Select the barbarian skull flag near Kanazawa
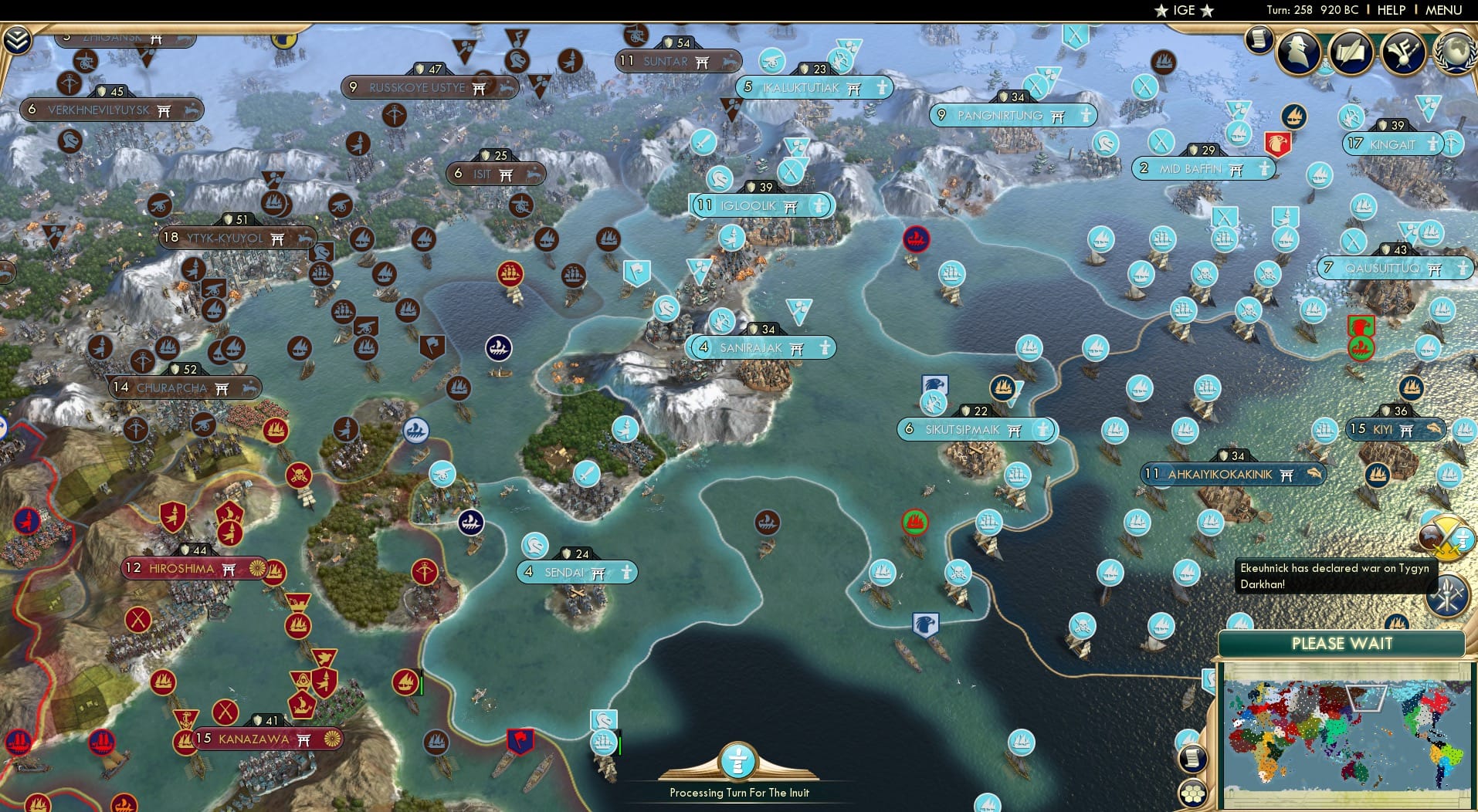 [x=300, y=475]
